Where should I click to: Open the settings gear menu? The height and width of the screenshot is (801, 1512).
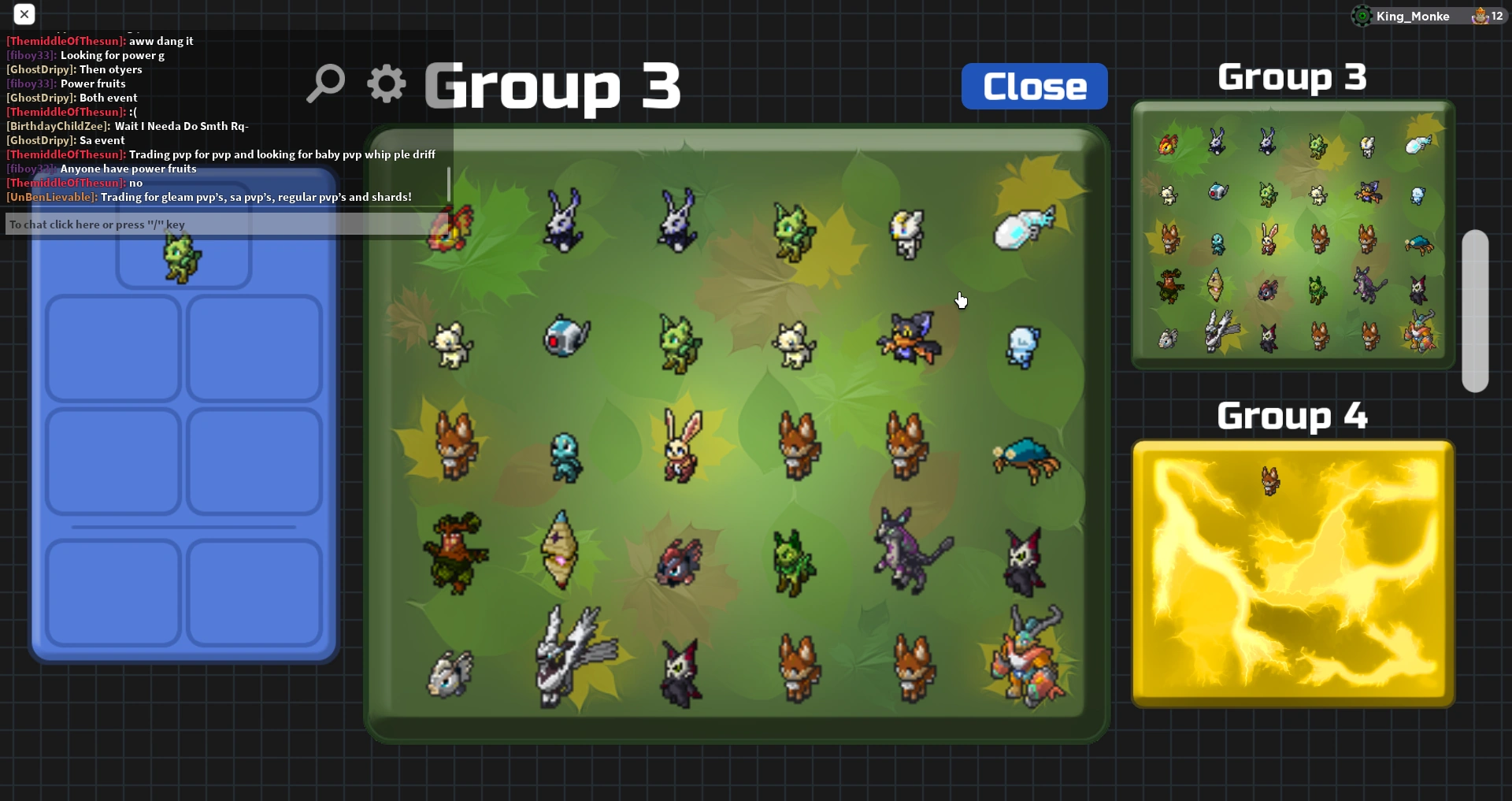[x=385, y=83]
